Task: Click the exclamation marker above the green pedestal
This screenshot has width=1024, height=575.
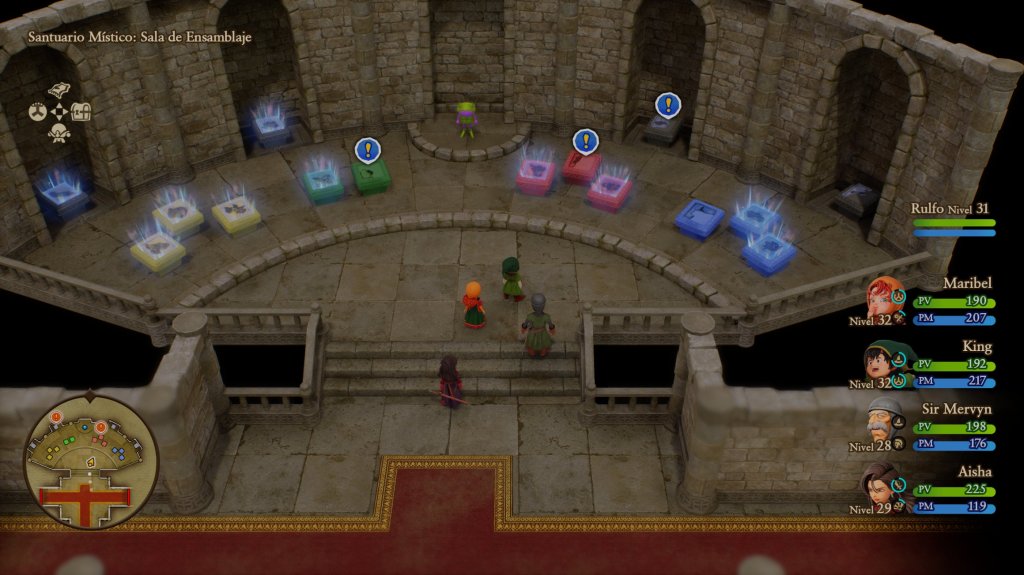Action: click(368, 150)
